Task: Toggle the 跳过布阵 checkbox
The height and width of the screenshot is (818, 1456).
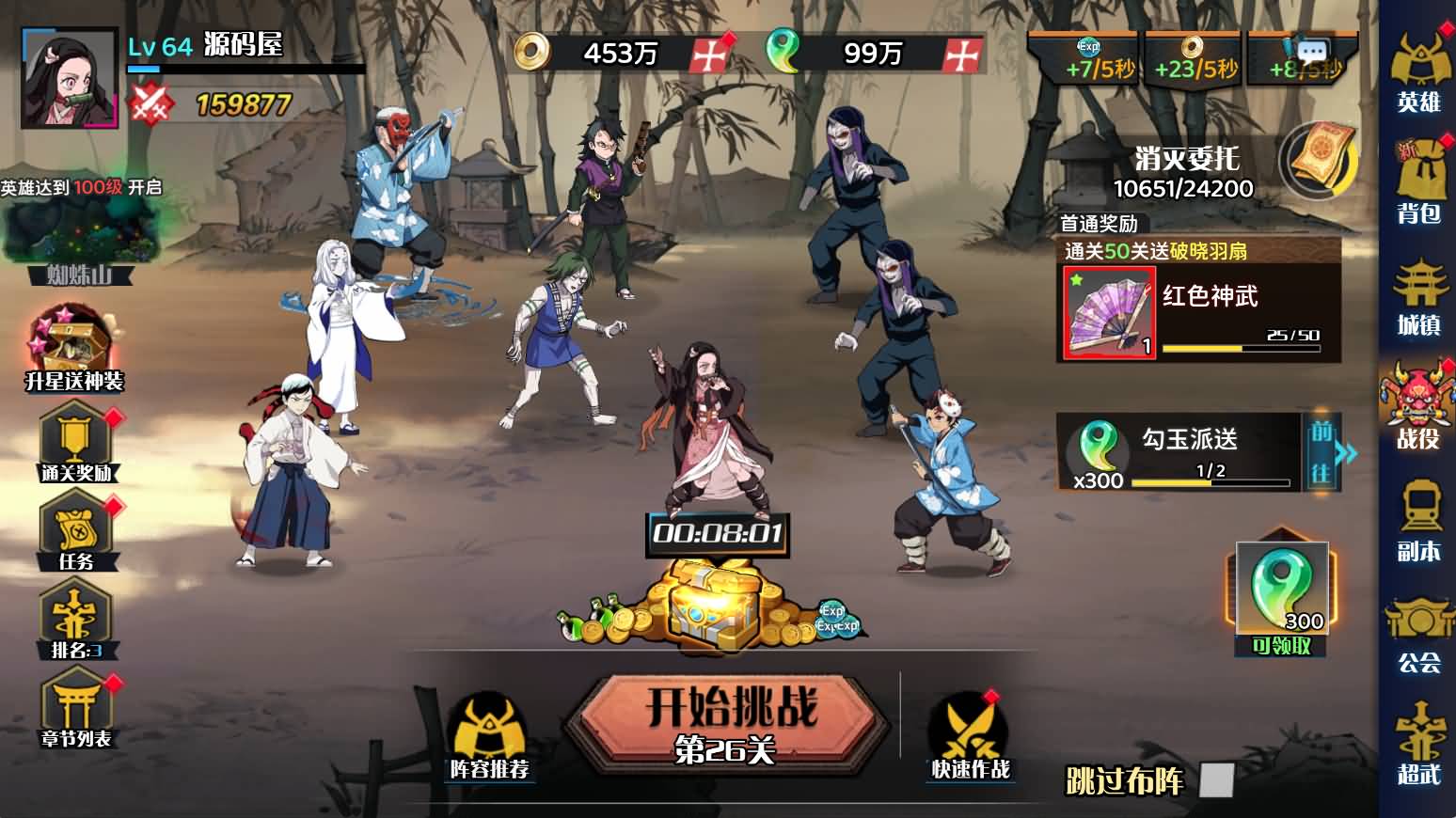Action: [1217, 780]
